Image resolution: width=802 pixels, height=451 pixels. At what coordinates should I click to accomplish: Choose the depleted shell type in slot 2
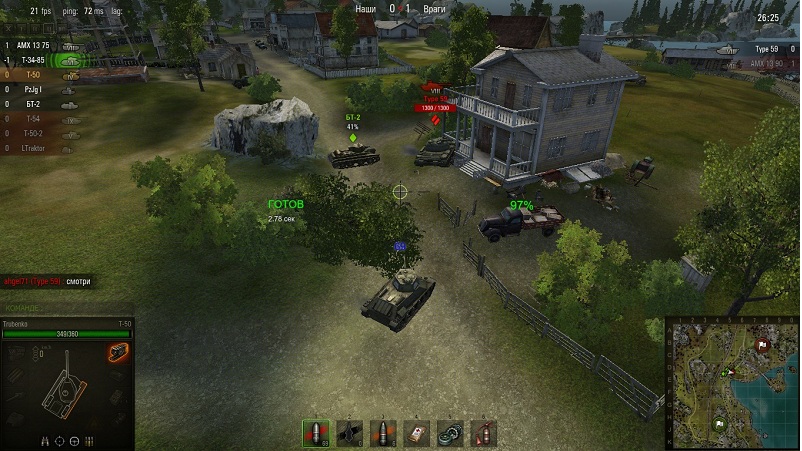pyautogui.click(x=351, y=432)
